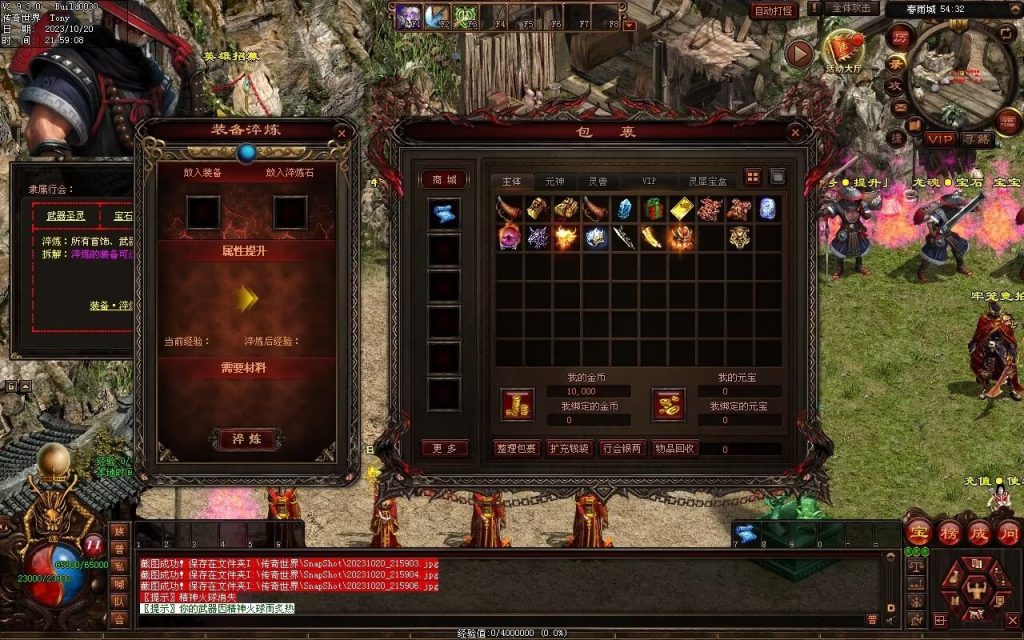The image size is (1024, 640).
Task: Open the 灵犀宝盒 tab
Action: coord(707,181)
